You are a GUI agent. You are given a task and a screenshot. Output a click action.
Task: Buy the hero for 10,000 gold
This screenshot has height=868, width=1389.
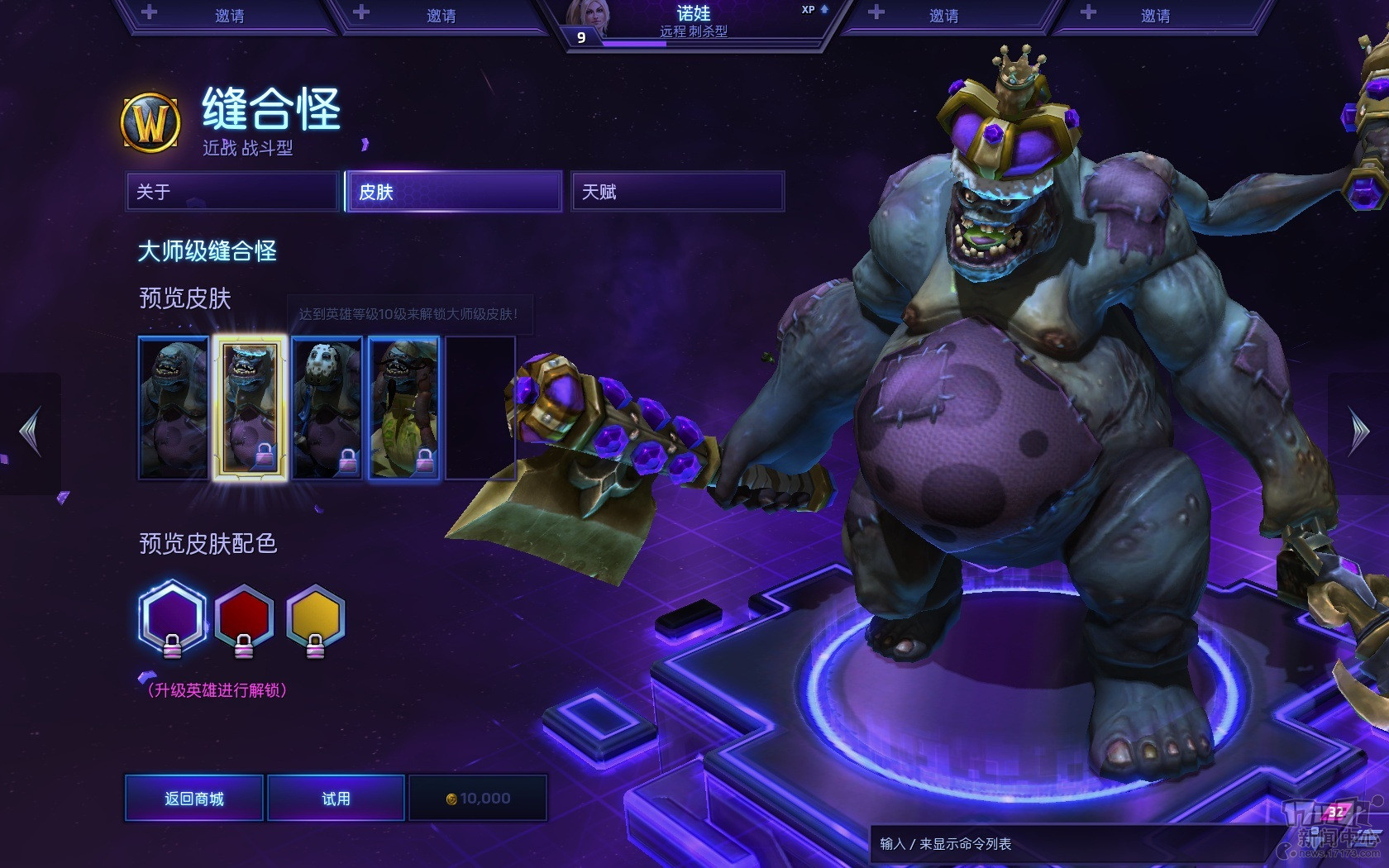point(478,799)
